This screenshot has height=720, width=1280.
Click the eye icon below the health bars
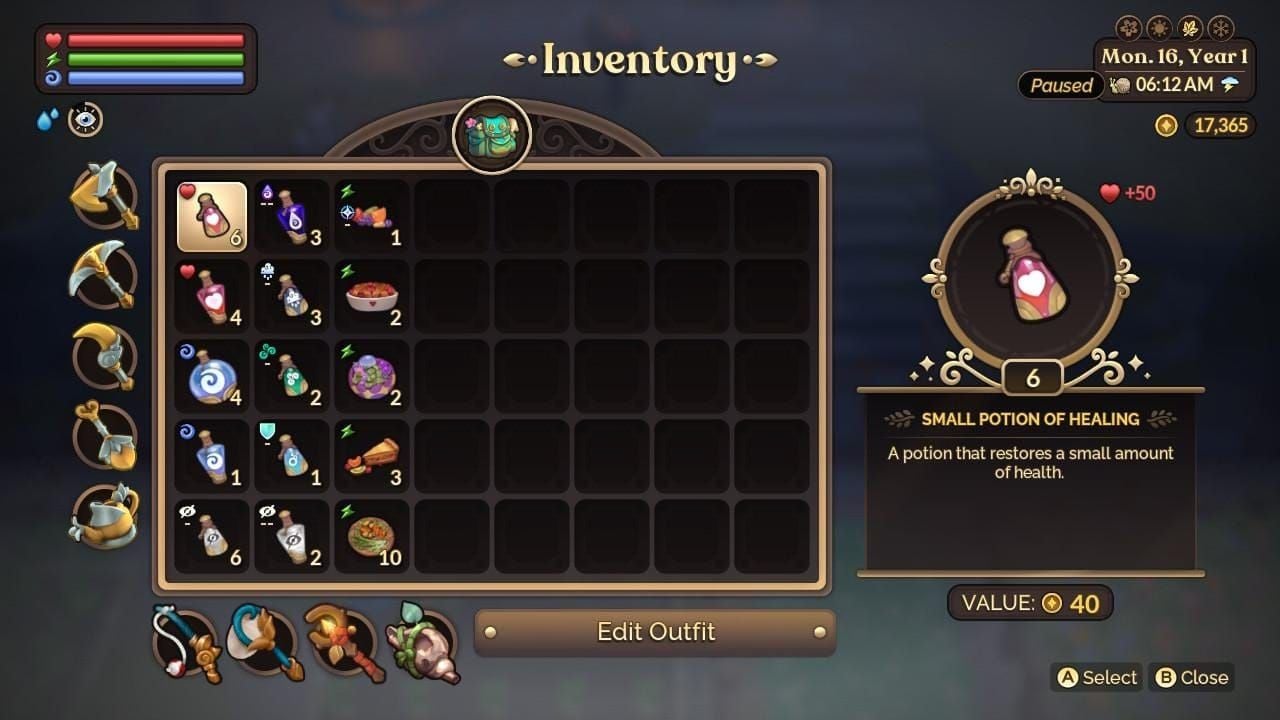(x=85, y=120)
